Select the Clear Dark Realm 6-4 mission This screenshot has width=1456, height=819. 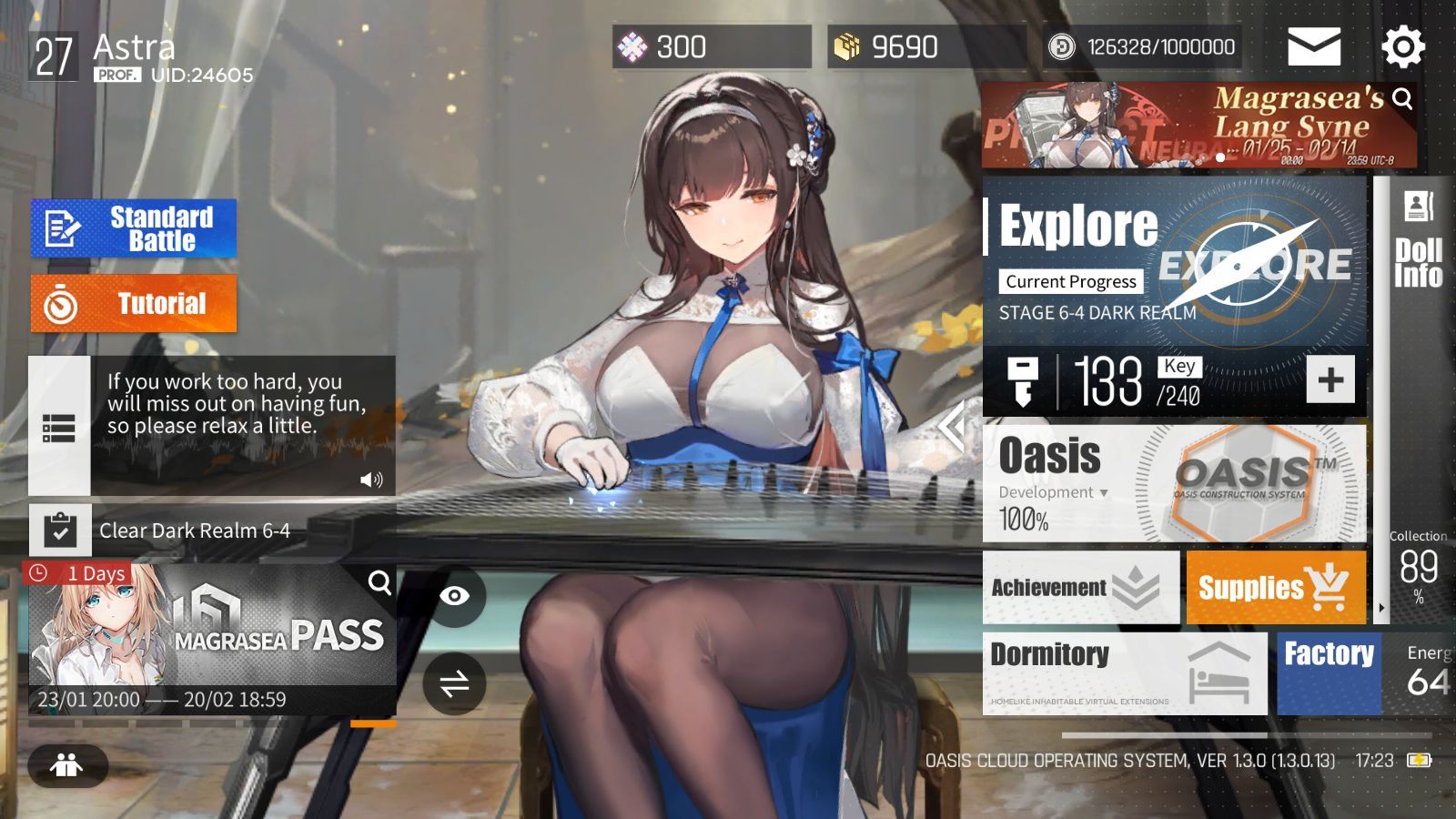194,531
